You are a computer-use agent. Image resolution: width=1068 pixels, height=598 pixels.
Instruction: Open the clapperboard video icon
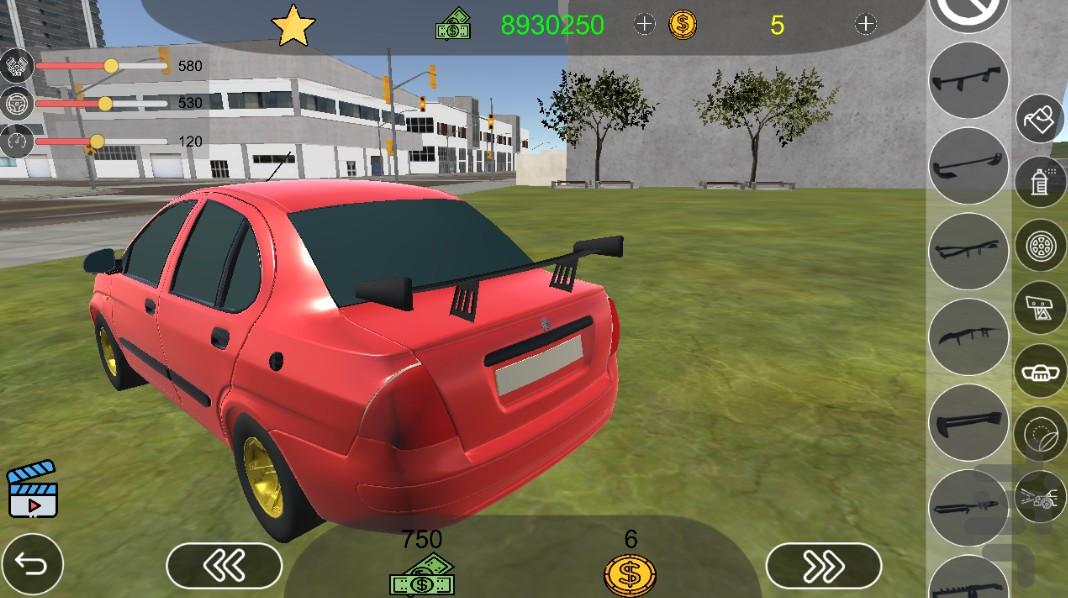(x=32, y=489)
